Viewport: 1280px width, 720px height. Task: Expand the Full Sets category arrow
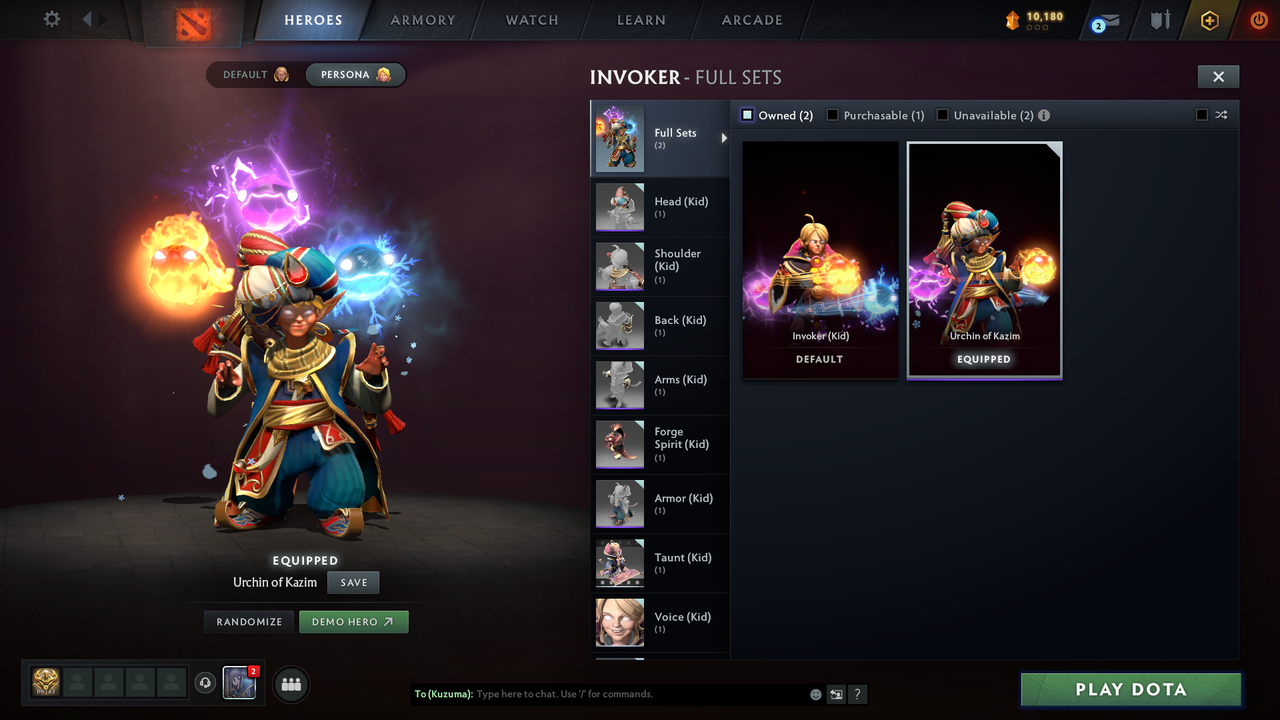724,139
